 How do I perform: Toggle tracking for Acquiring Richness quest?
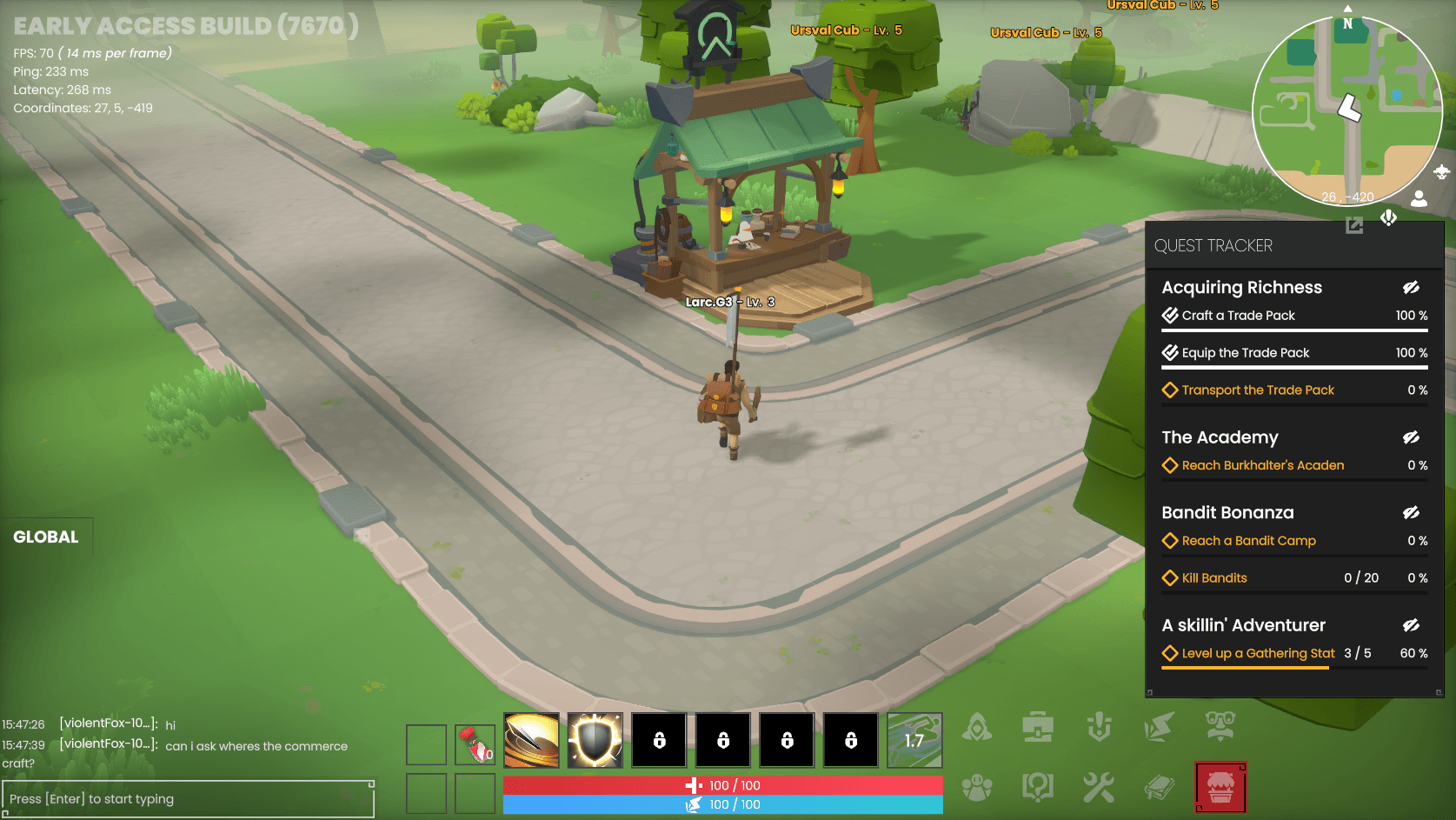click(x=1411, y=288)
